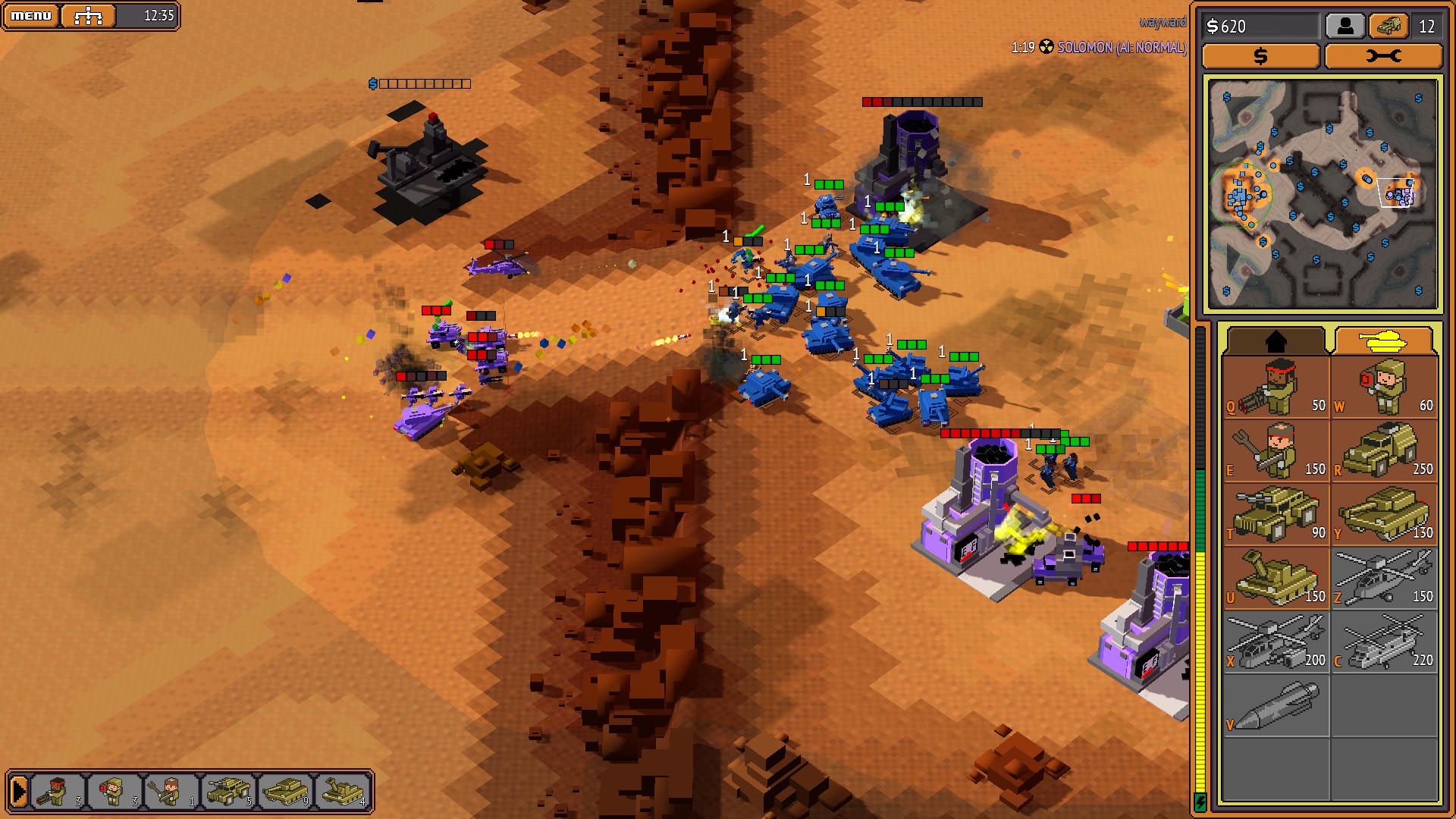
Task: Build the artillery vehicle costing 150
Action: click(x=1276, y=578)
